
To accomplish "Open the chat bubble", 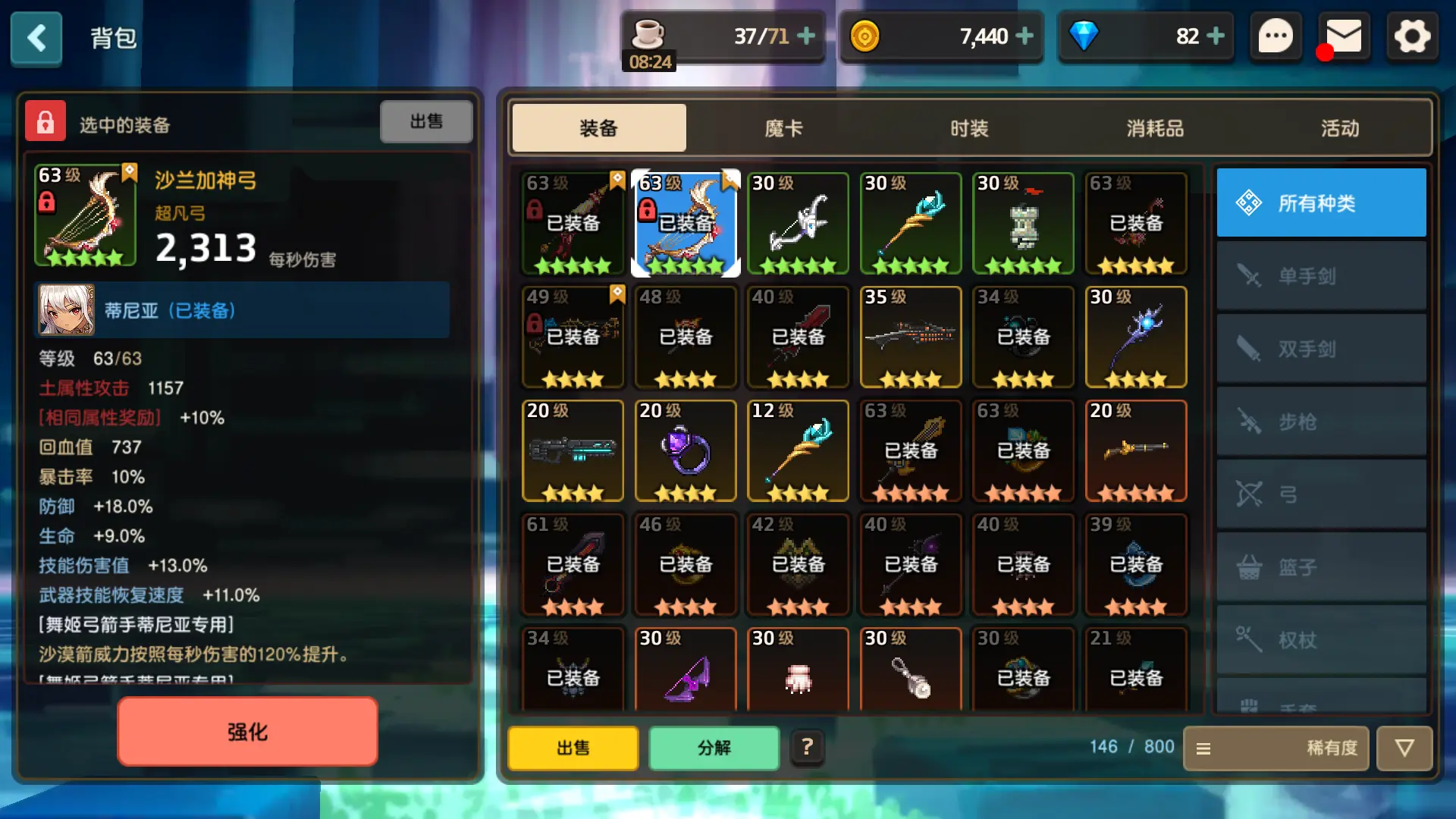I will point(1276,36).
